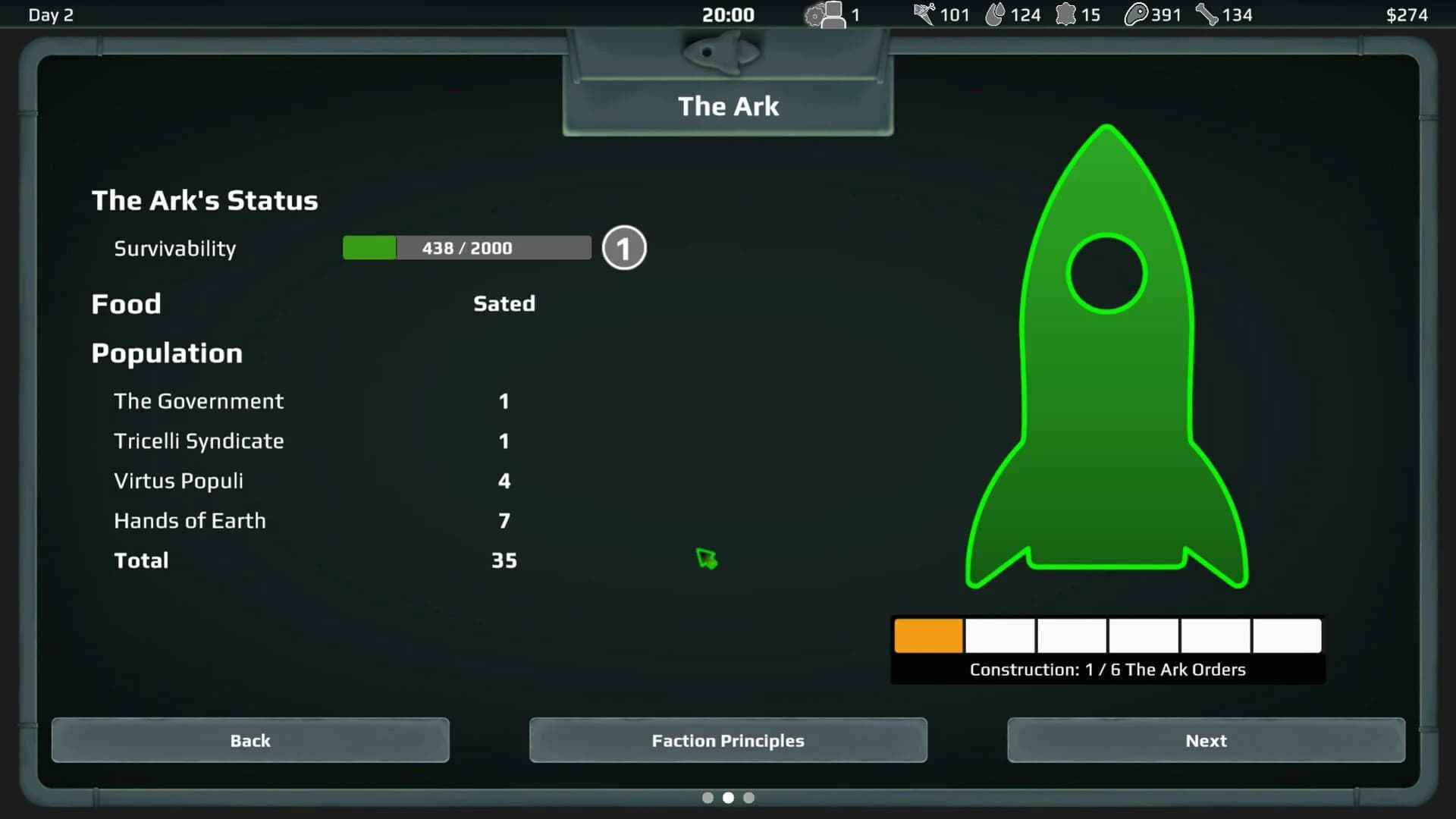Select the first orange construction segment

click(x=928, y=635)
